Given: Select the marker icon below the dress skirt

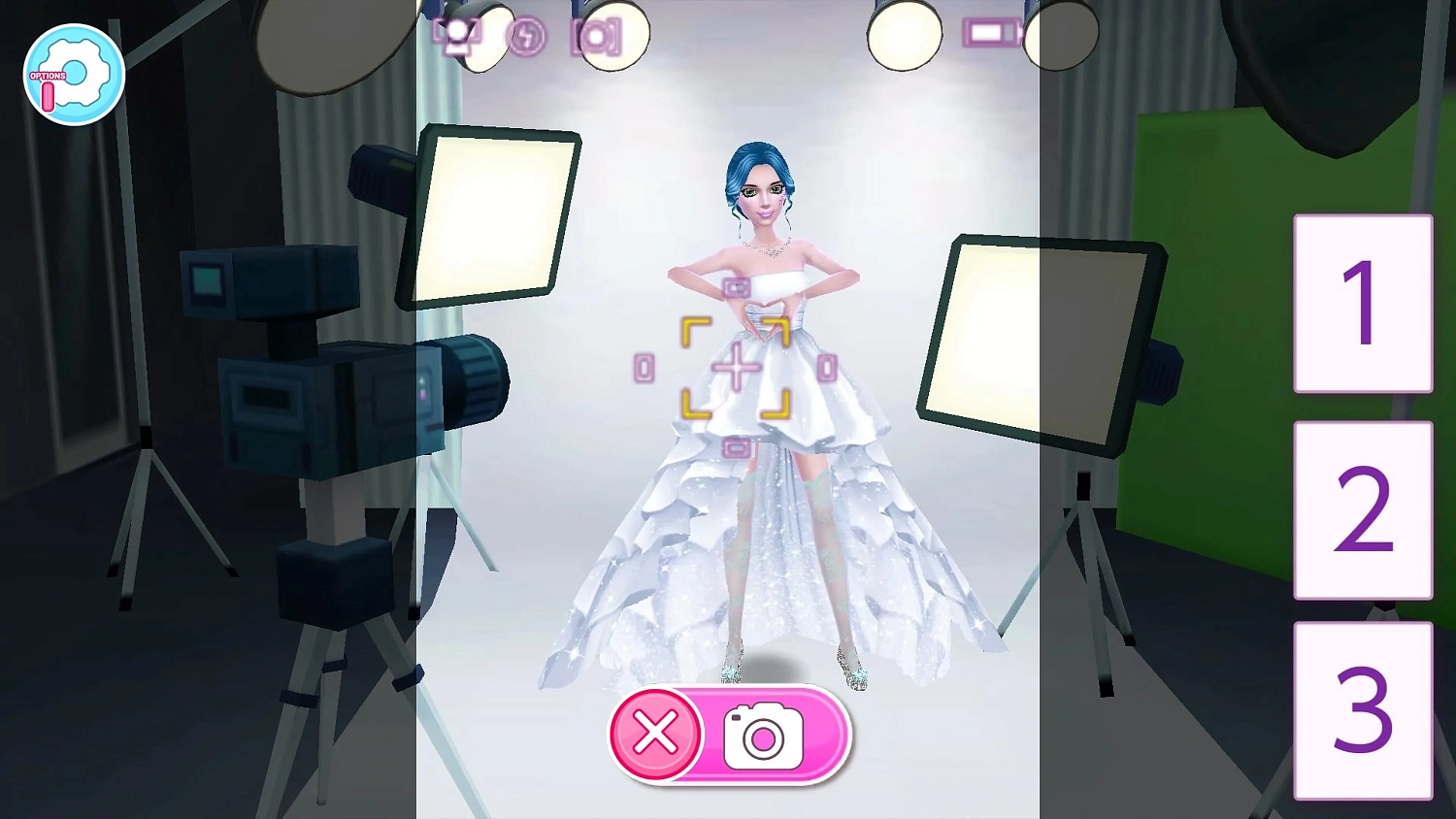Looking at the screenshot, I should click(735, 445).
